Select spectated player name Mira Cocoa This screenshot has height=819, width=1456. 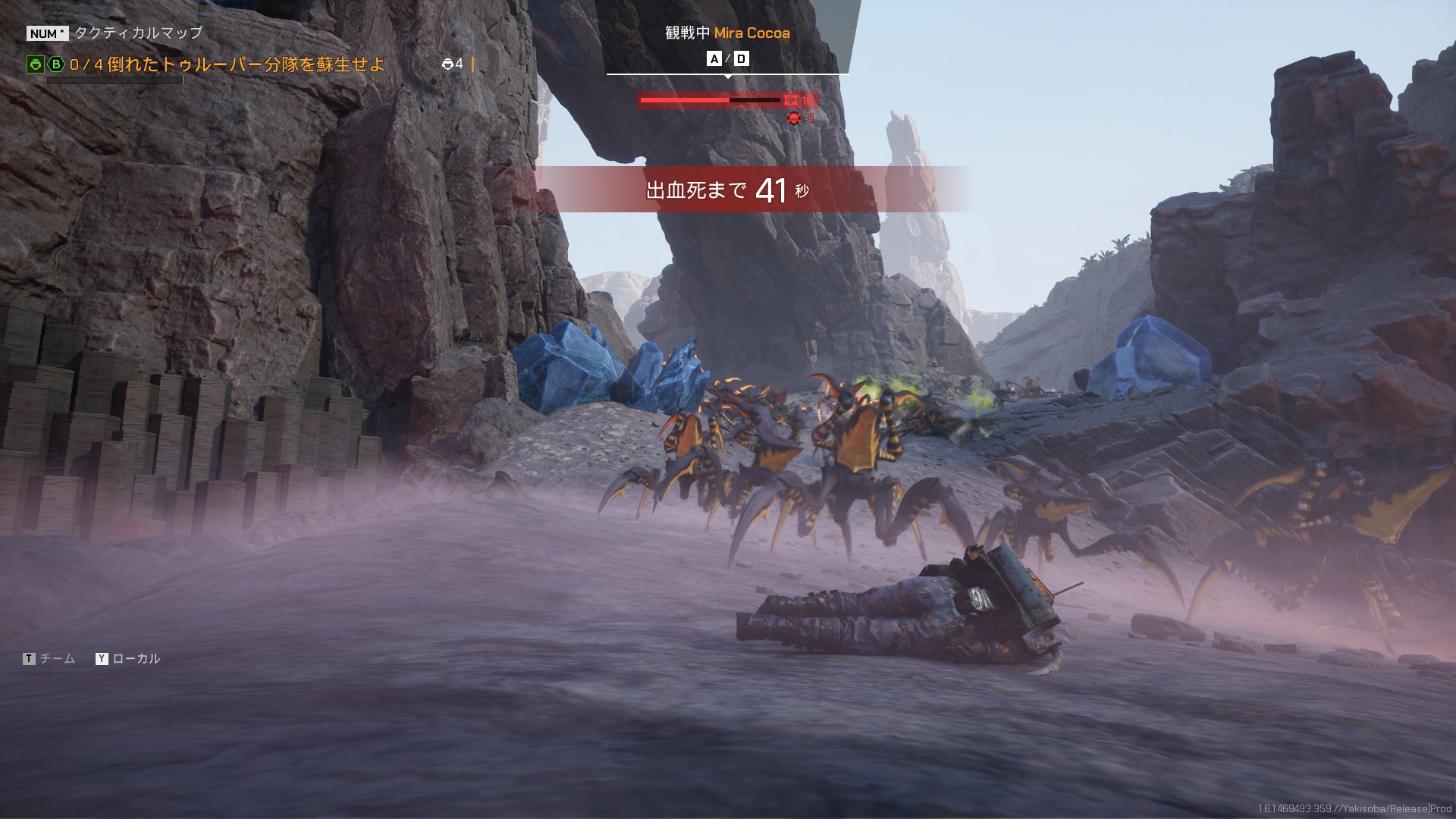752,33
